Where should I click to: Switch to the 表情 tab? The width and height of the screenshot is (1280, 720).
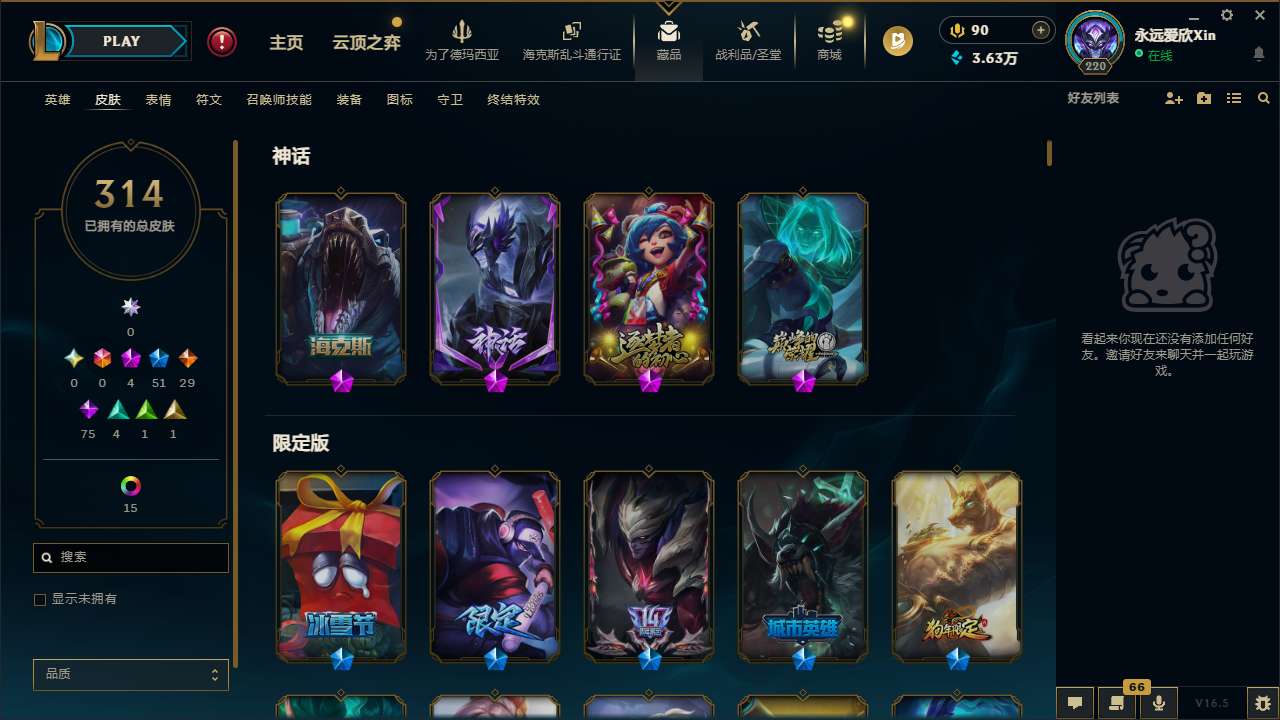pyautogui.click(x=157, y=100)
